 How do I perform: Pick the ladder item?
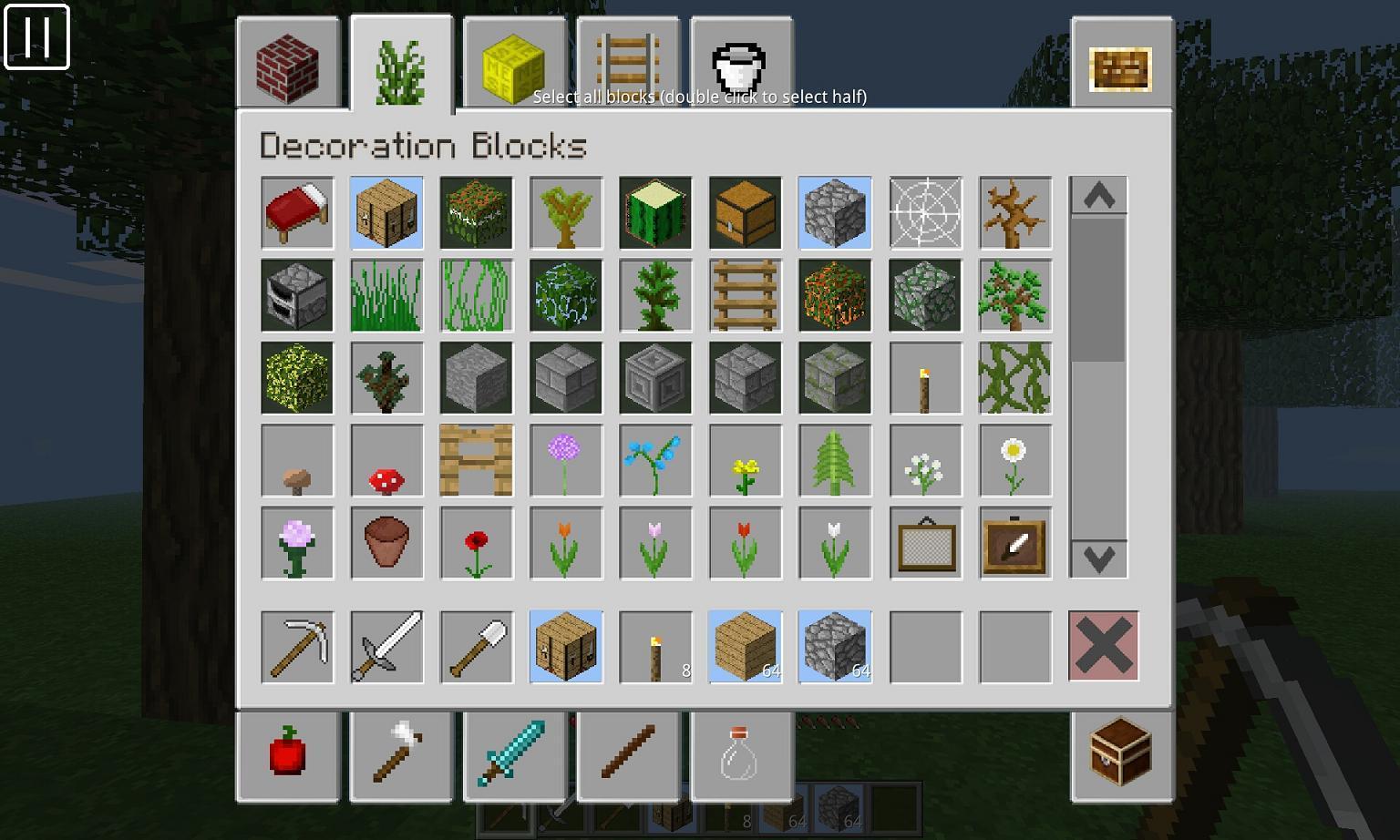point(745,295)
